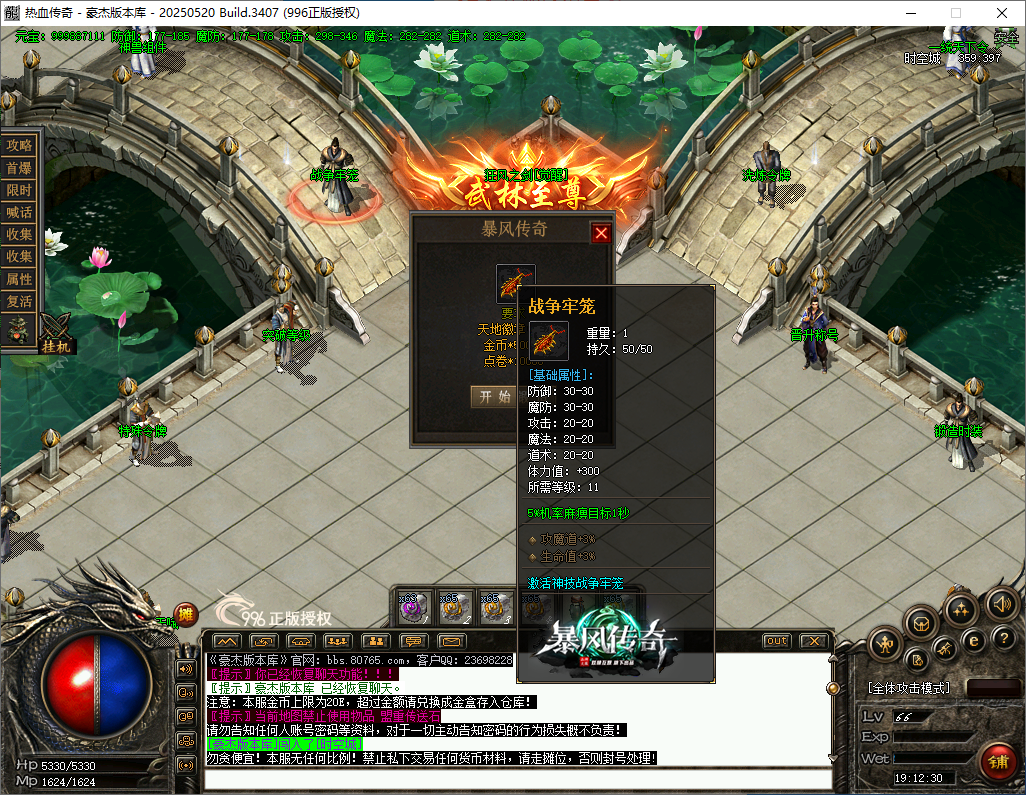The image size is (1026, 795).
Task: Open the four-star skills icon
Action: 960,608
